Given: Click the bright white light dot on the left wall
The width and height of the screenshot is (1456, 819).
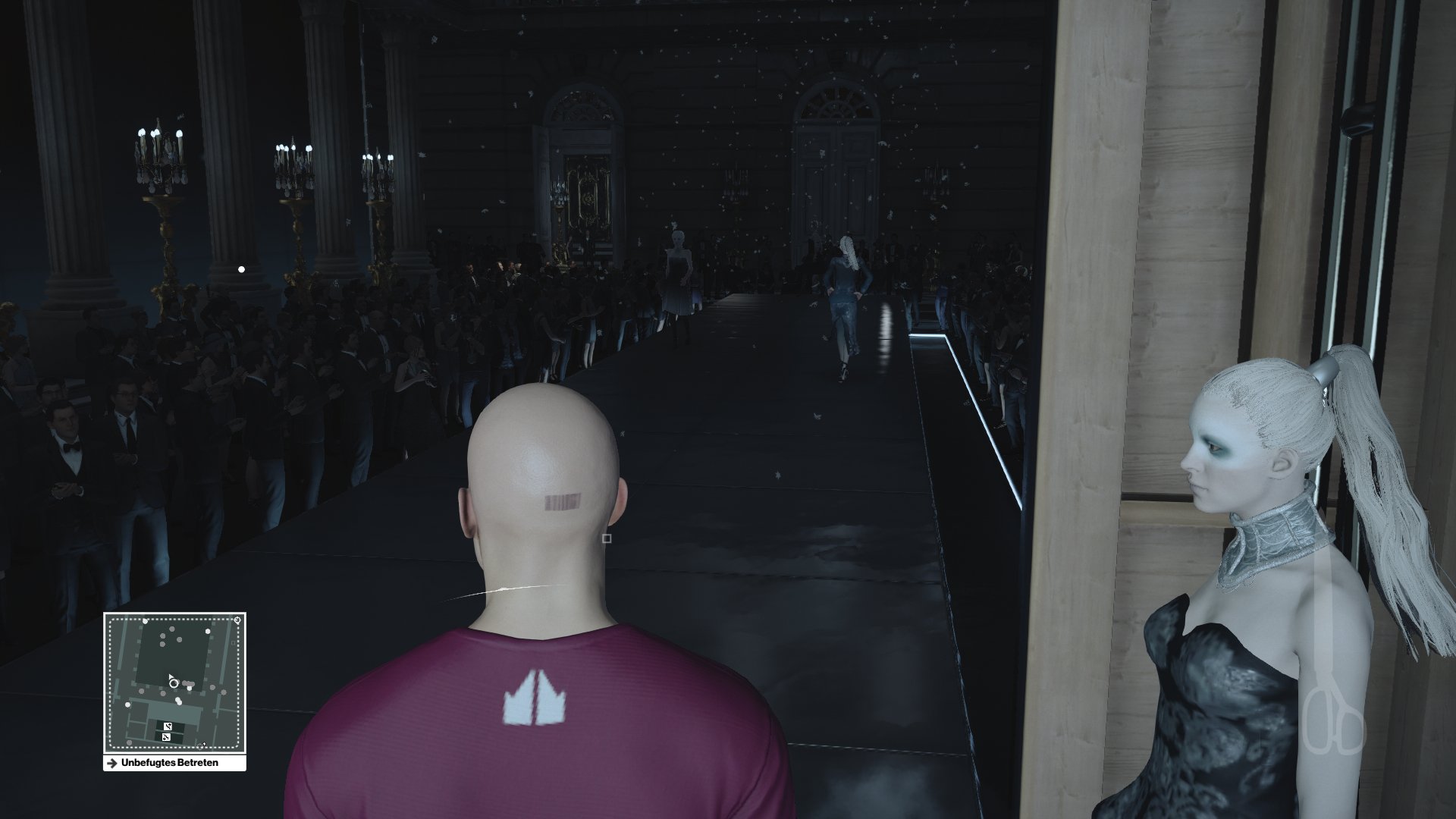Looking at the screenshot, I should point(241,267).
